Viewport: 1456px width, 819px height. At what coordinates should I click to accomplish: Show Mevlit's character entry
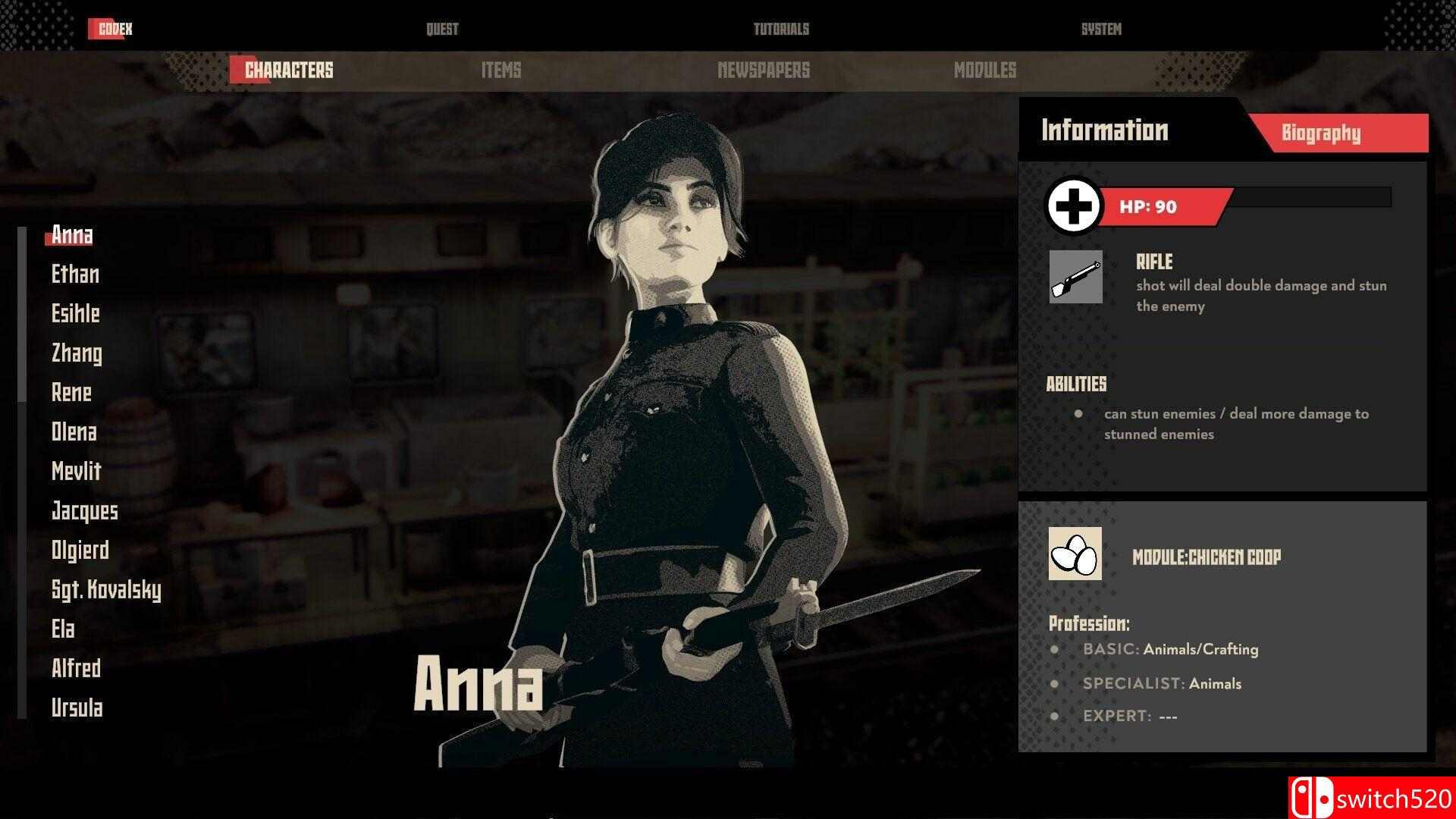pos(77,472)
